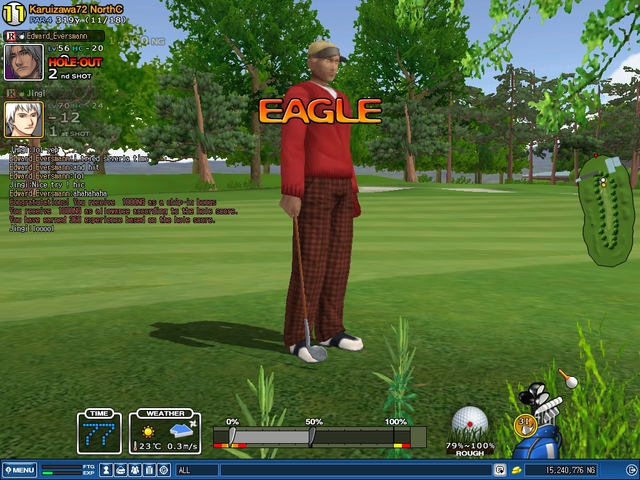Screen dimensions: 640x480
Task: Select Jingi's player portrait
Action: pyautogui.click(x=23, y=119)
